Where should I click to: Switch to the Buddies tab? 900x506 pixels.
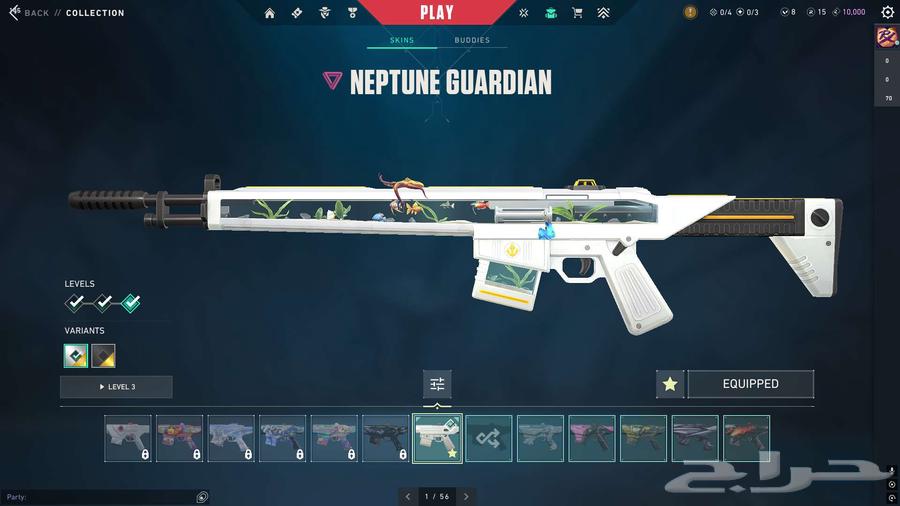pyautogui.click(x=472, y=41)
